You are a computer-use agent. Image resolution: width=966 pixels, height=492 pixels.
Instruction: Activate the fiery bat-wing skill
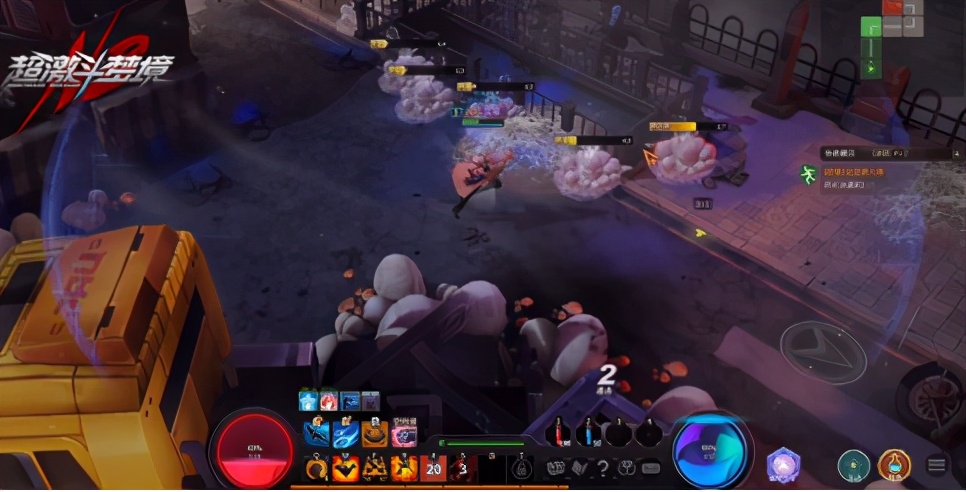(x=346, y=467)
